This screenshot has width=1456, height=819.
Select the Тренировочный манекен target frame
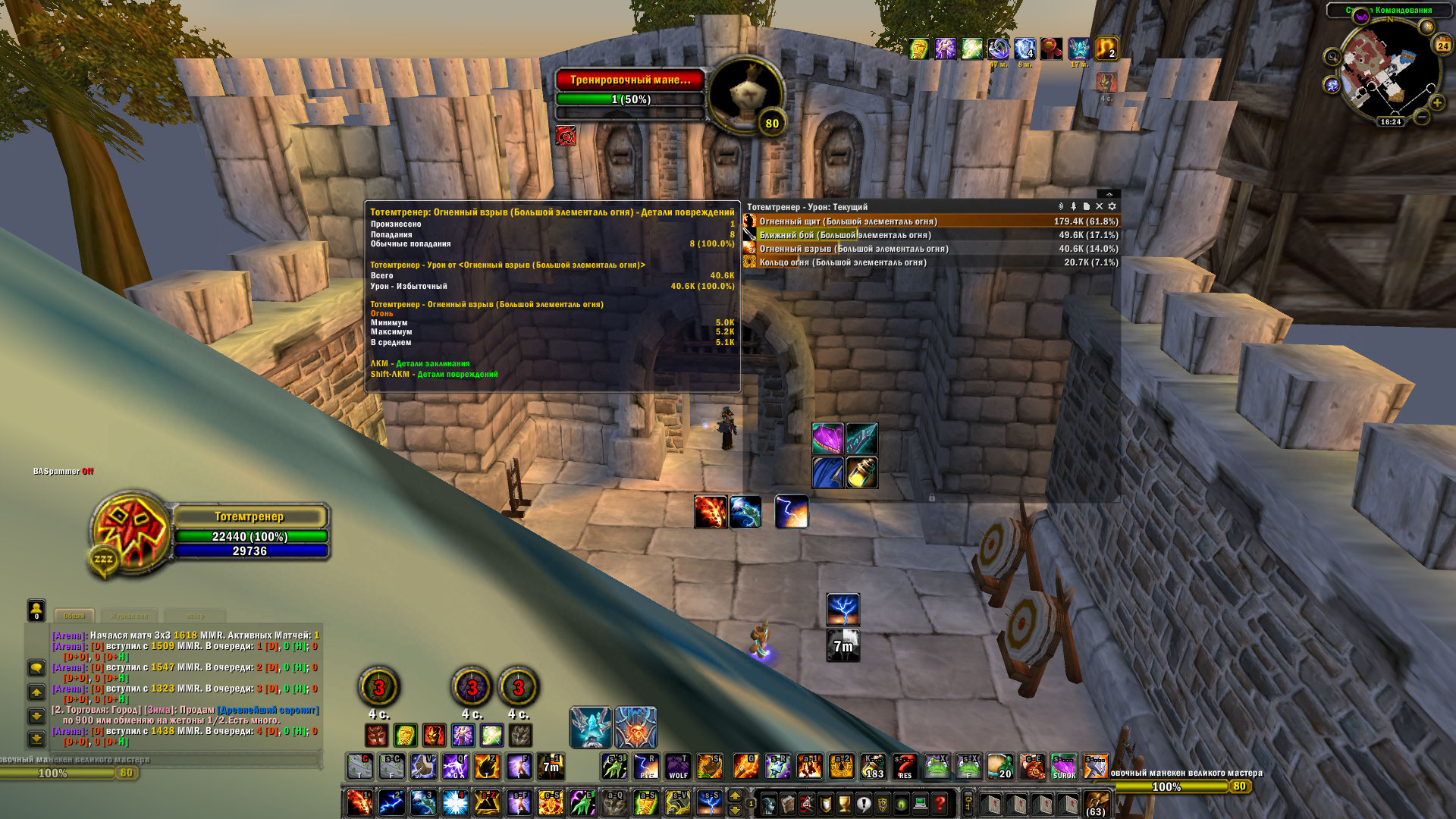tap(630, 80)
